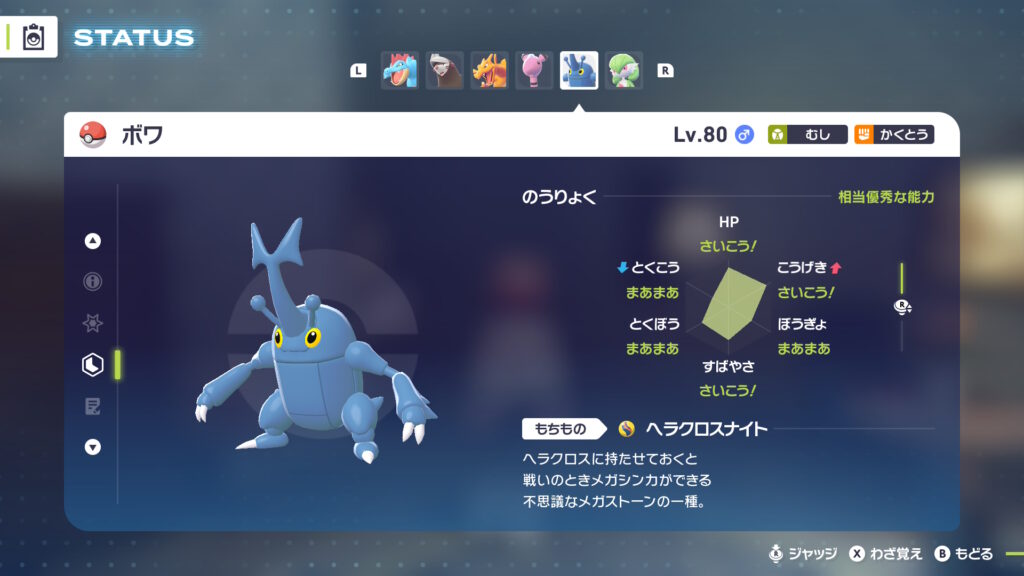Click the up arrow in the page selector

pos(93,241)
